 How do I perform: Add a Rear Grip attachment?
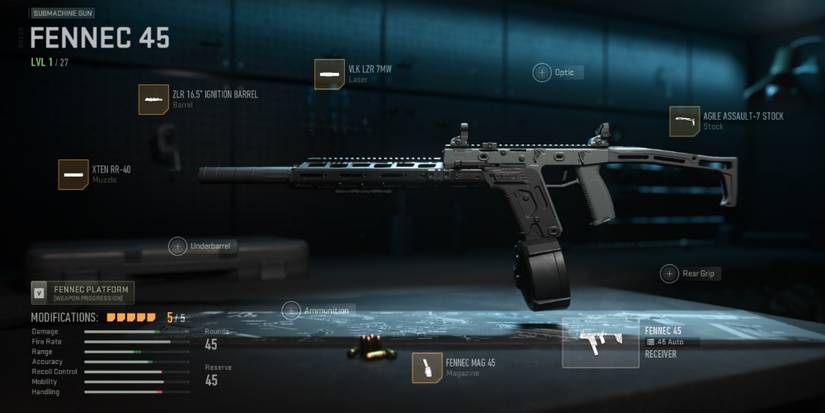[x=669, y=273]
